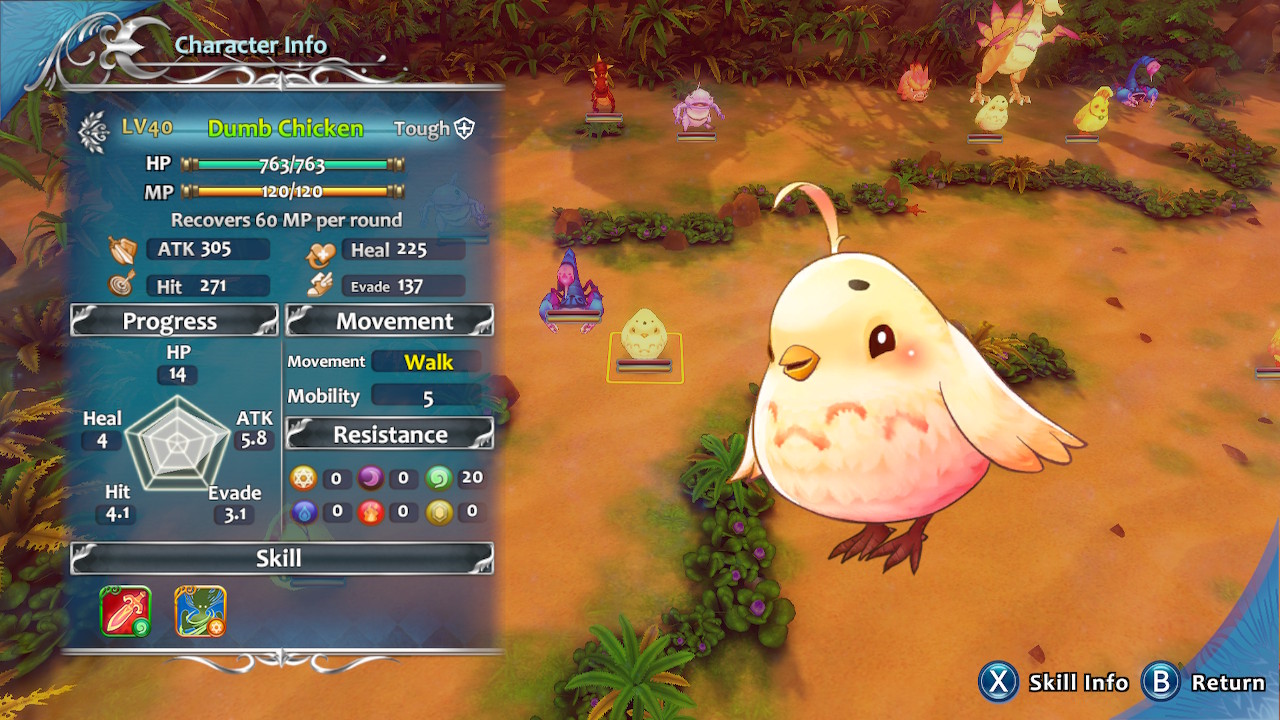Select the red sword attack skill icon
The image size is (1280, 720).
(x=126, y=611)
